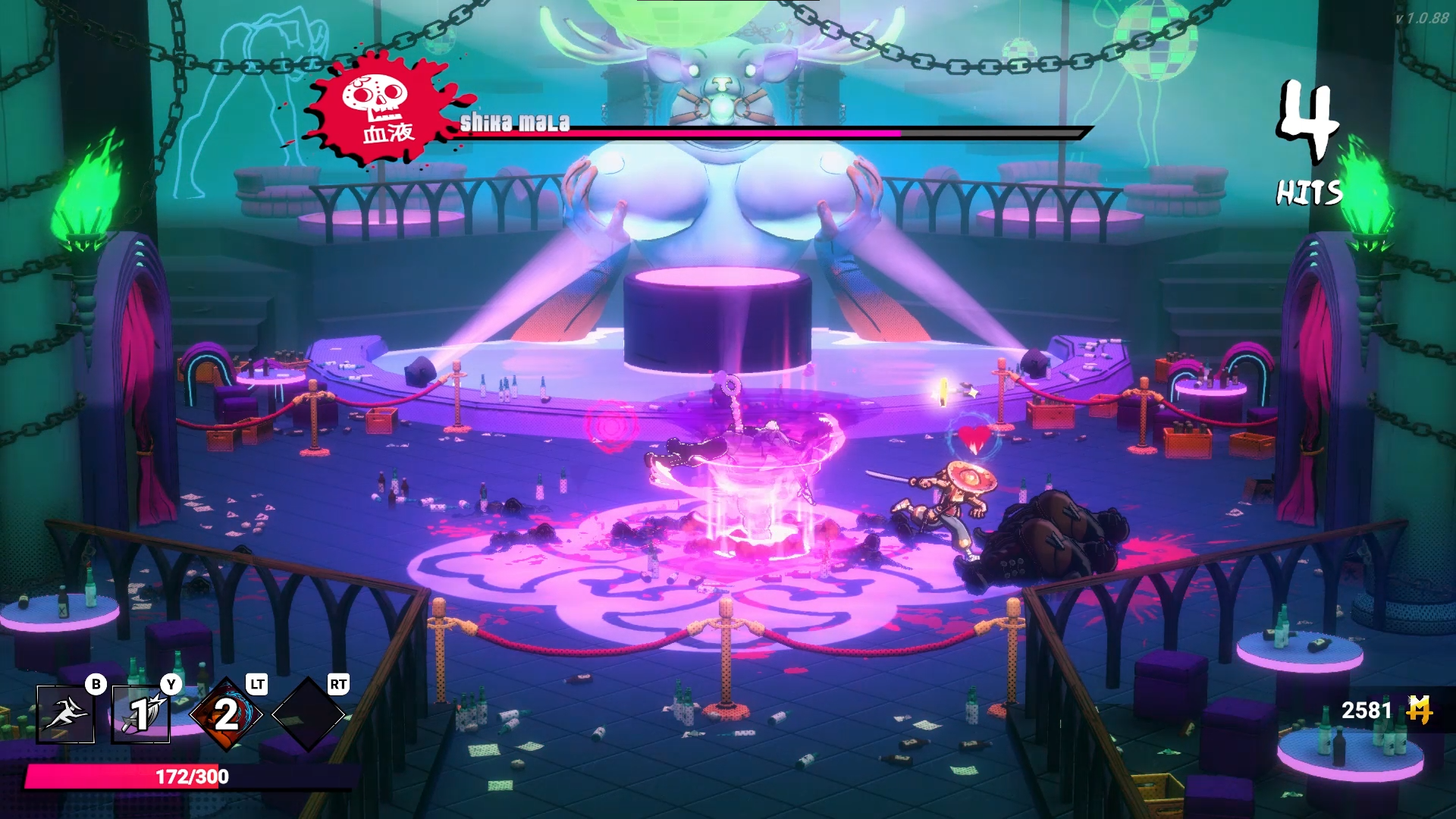Trigger the orange swirl diamond skill

[x=226, y=714]
